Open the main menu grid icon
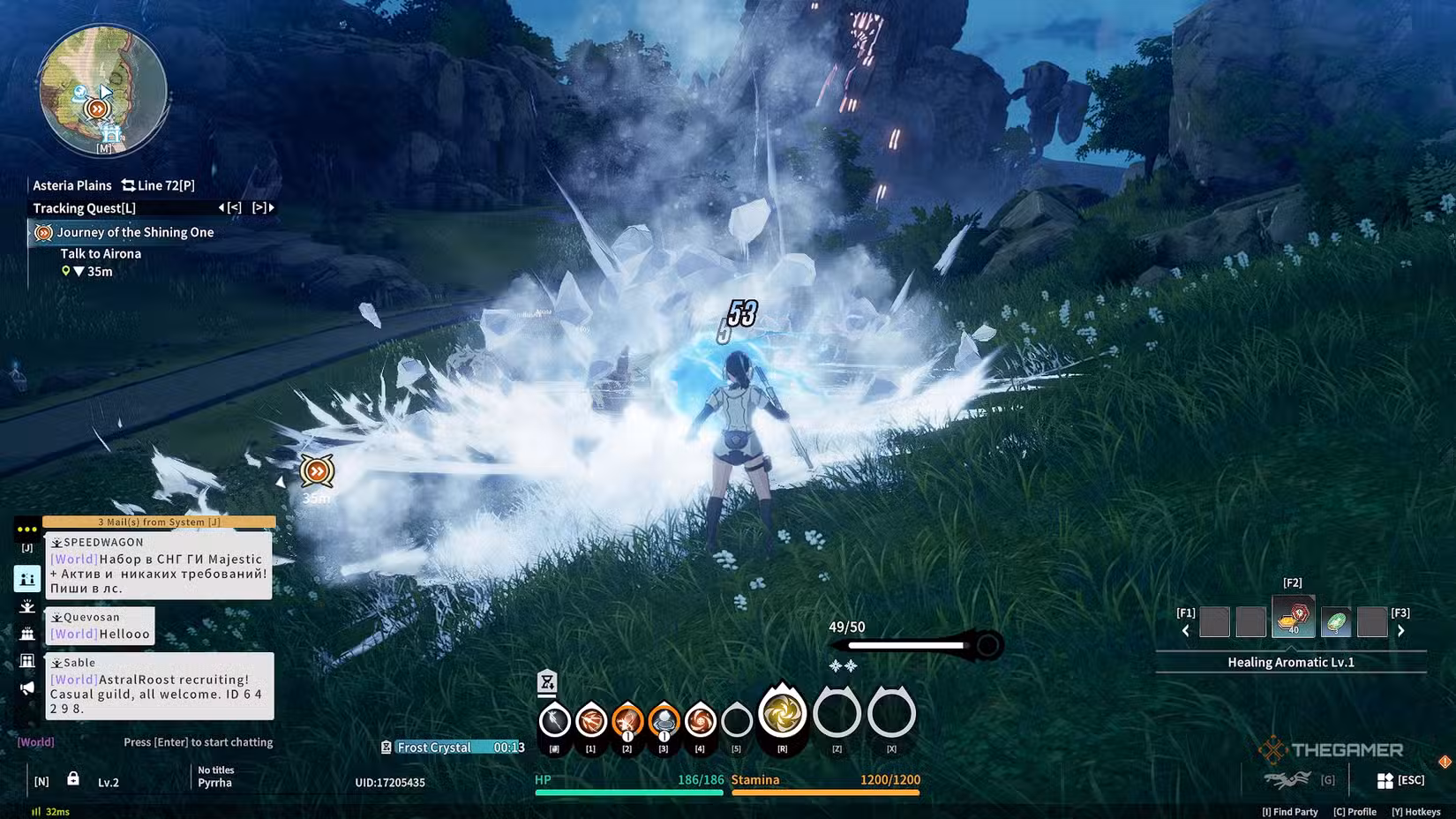This screenshot has height=819, width=1456. [1385, 780]
